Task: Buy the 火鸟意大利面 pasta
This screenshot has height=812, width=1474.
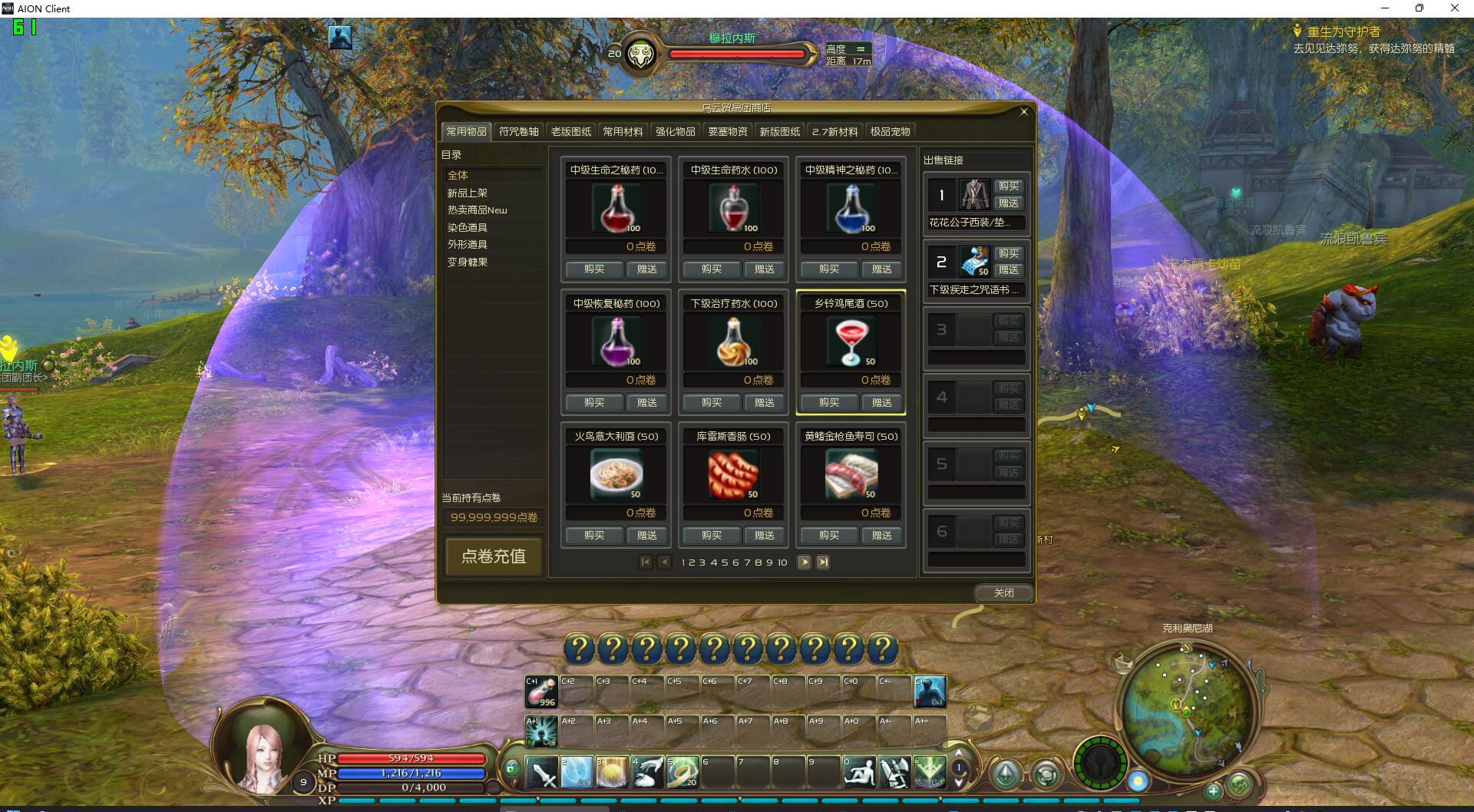Action: pyautogui.click(x=593, y=535)
